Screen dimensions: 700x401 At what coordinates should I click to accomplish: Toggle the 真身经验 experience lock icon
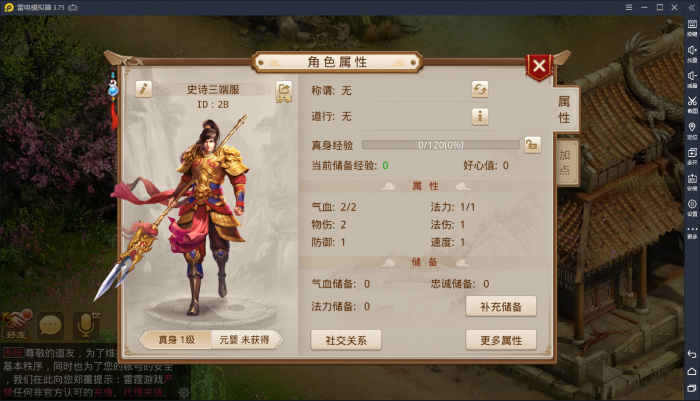tap(532, 145)
